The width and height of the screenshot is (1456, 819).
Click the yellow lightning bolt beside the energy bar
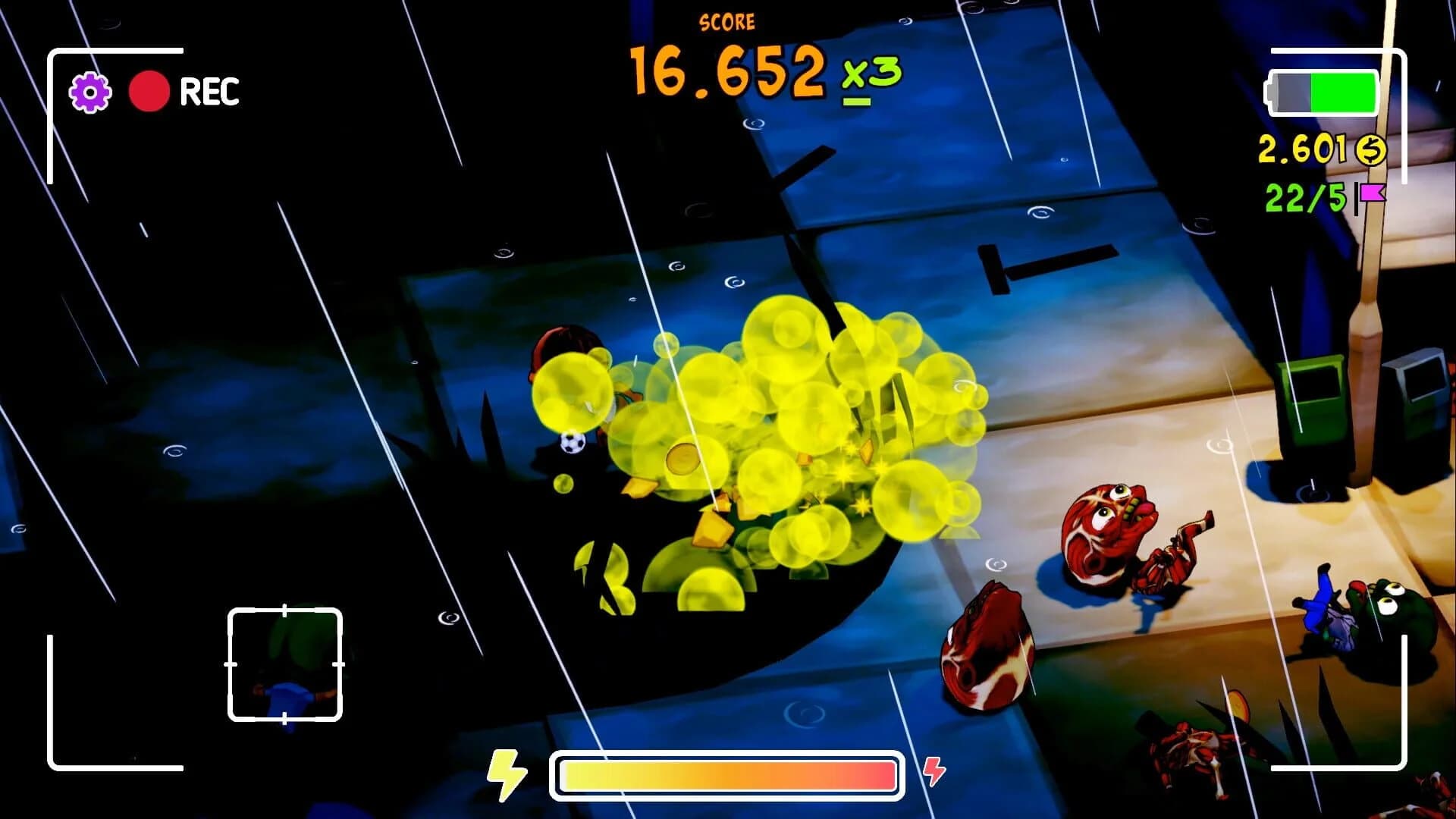pyautogui.click(x=507, y=775)
